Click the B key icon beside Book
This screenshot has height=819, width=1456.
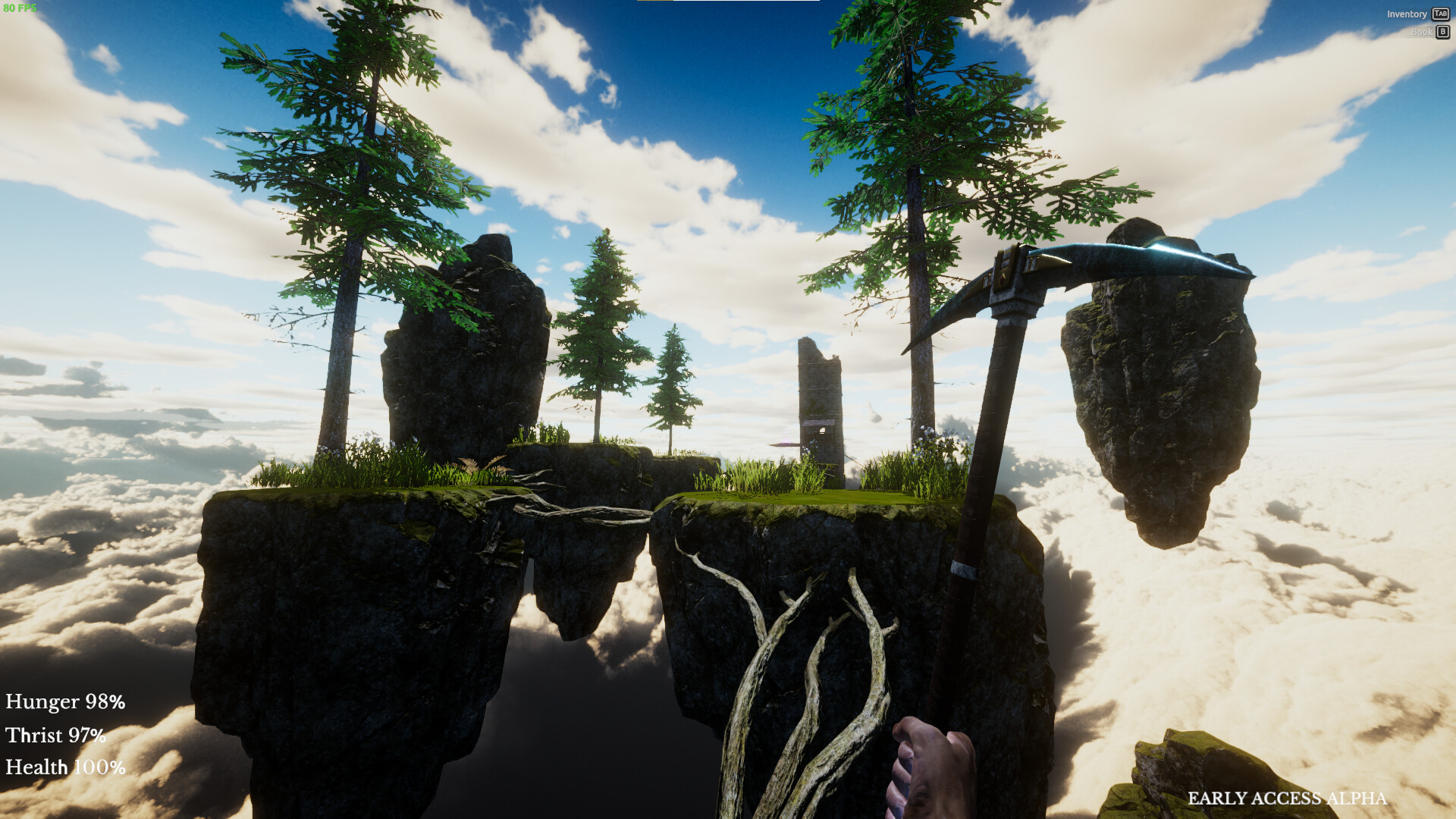coord(1440,32)
